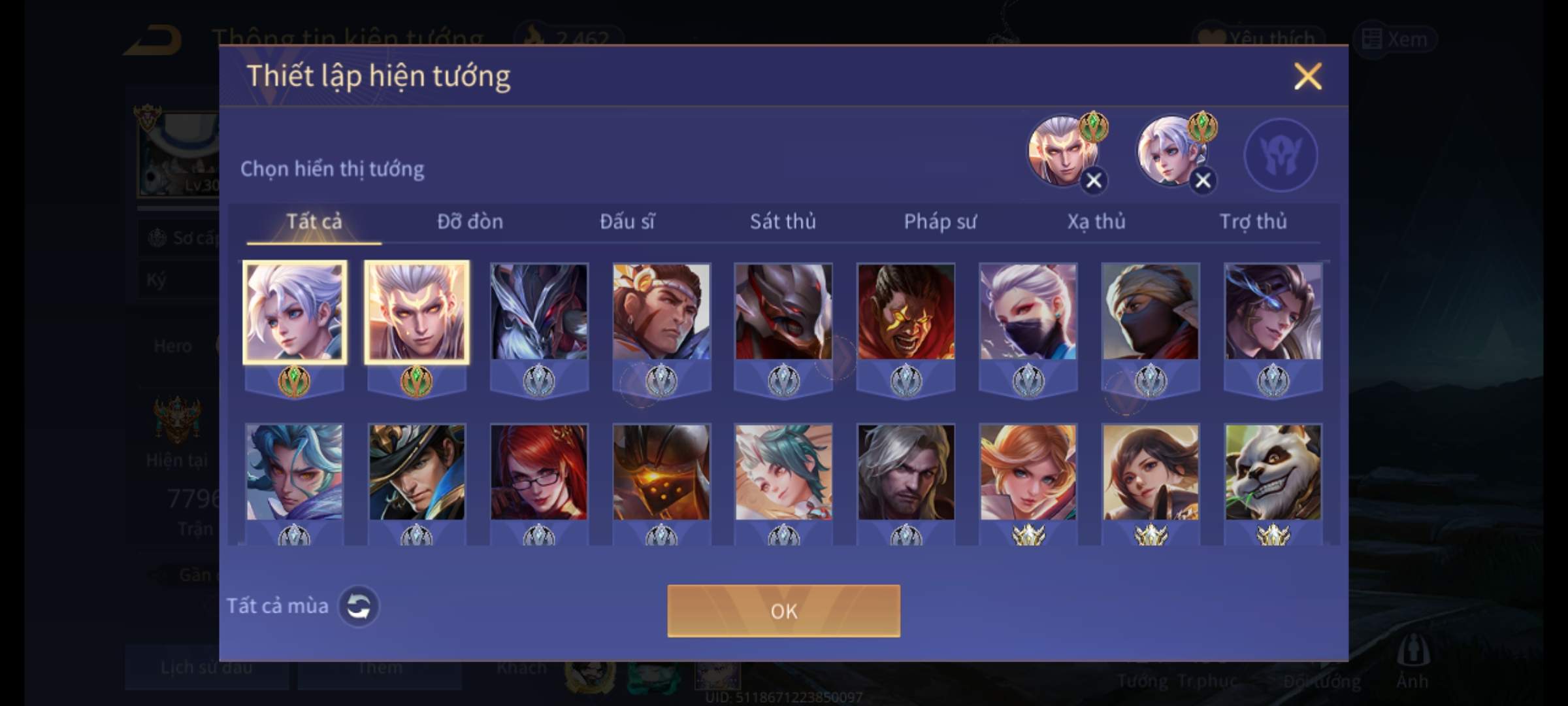Choose the angry red-faced warrior portrait
The width and height of the screenshot is (1568, 706).
point(906,312)
